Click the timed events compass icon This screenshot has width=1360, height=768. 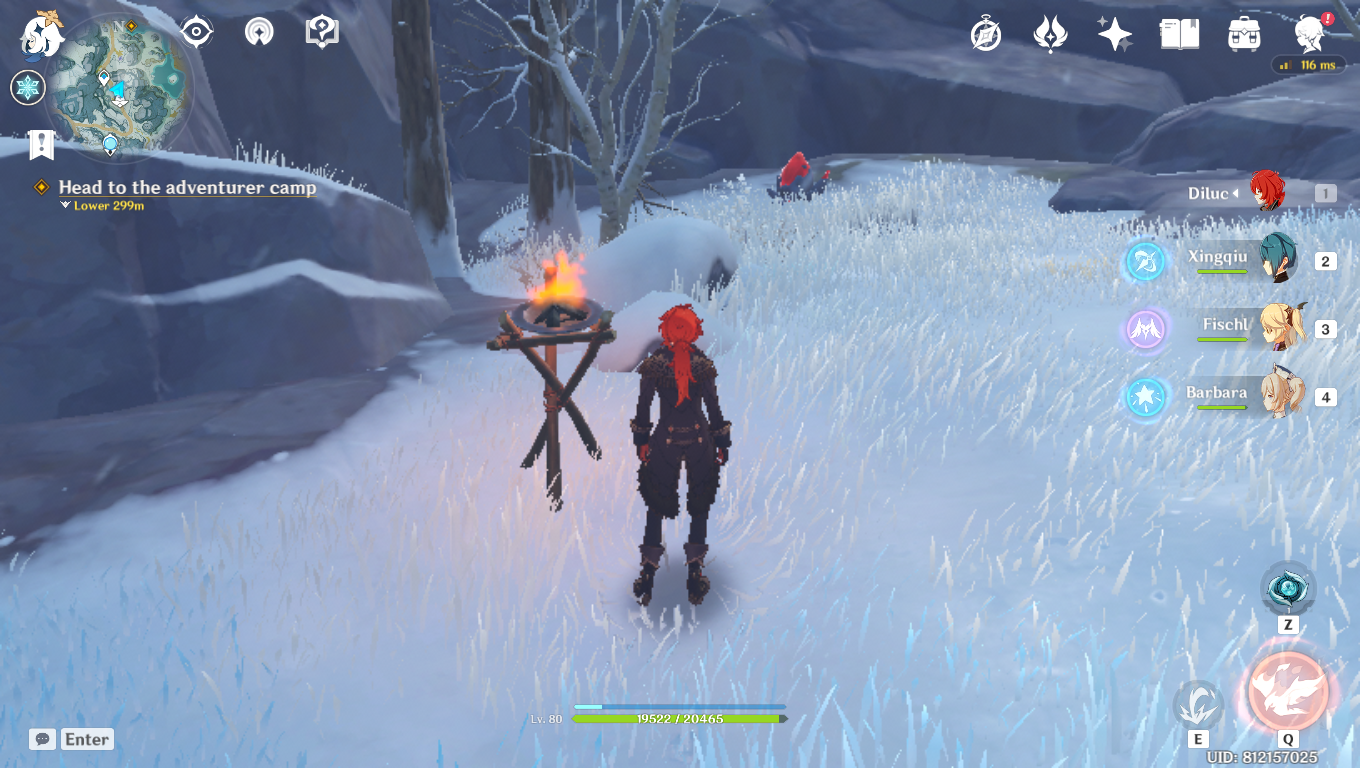point(984,33)
